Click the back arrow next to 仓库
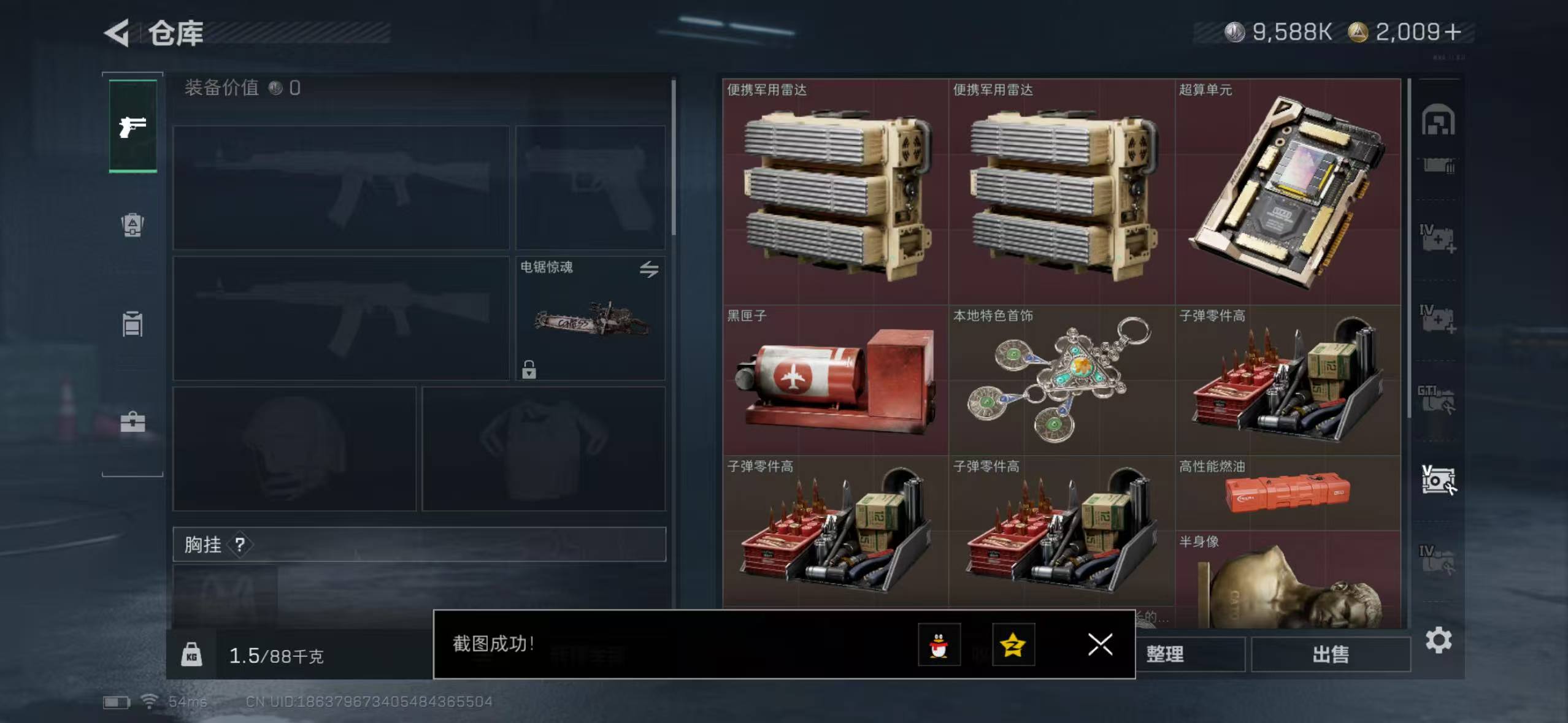1568x723 pixels. click(x=117, y=33)
